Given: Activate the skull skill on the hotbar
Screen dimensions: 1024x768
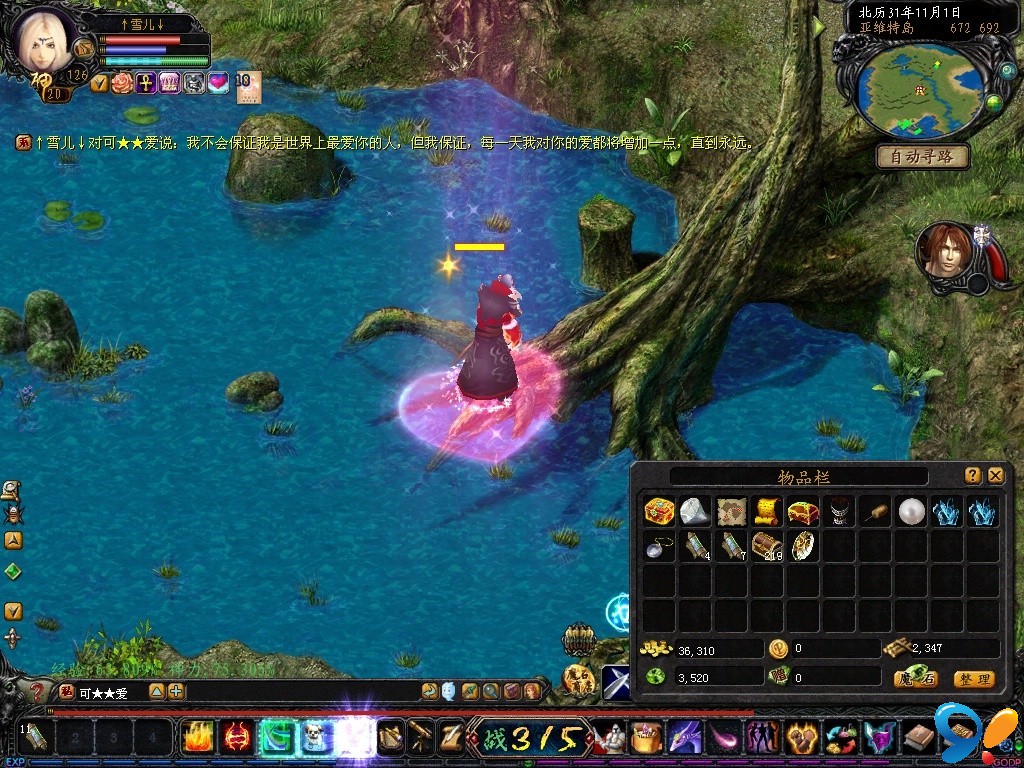Looking at the screenshot, I should point(317,738).
